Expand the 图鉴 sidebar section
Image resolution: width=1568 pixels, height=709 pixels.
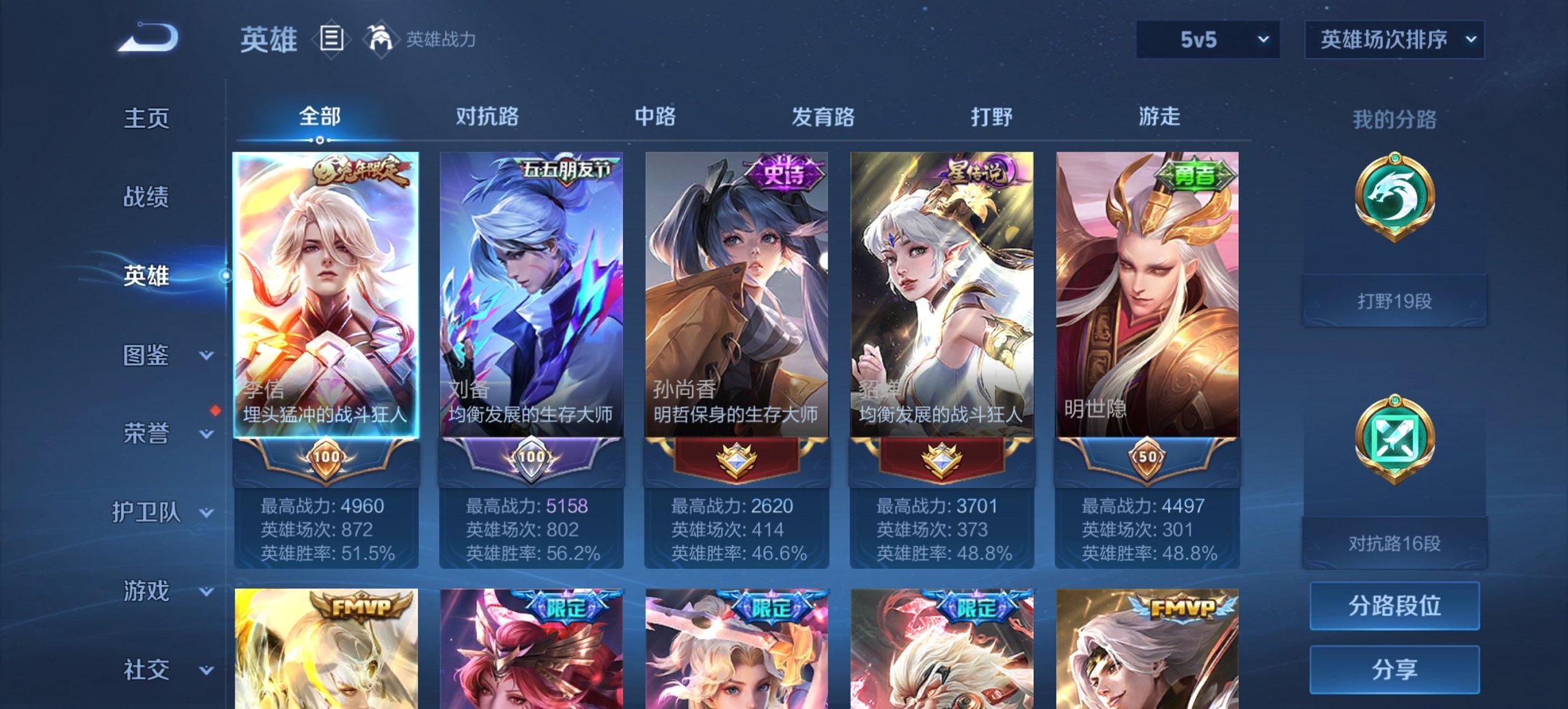click(152, 356)
